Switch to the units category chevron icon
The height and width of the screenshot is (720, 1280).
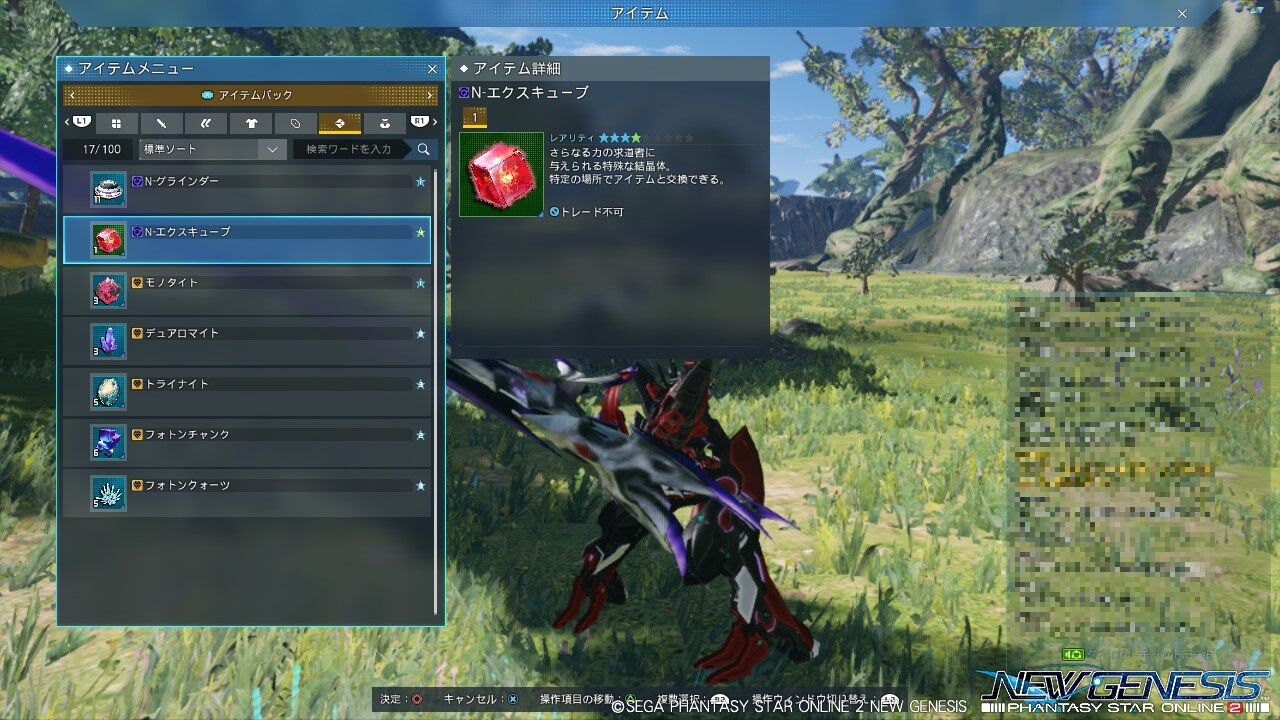[207, 123]
